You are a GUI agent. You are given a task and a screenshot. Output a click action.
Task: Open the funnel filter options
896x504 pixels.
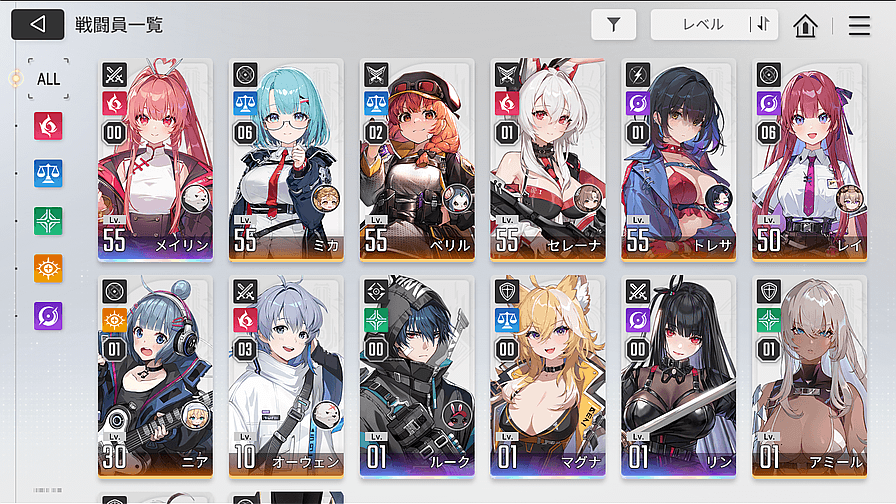[x=613, y=25]
